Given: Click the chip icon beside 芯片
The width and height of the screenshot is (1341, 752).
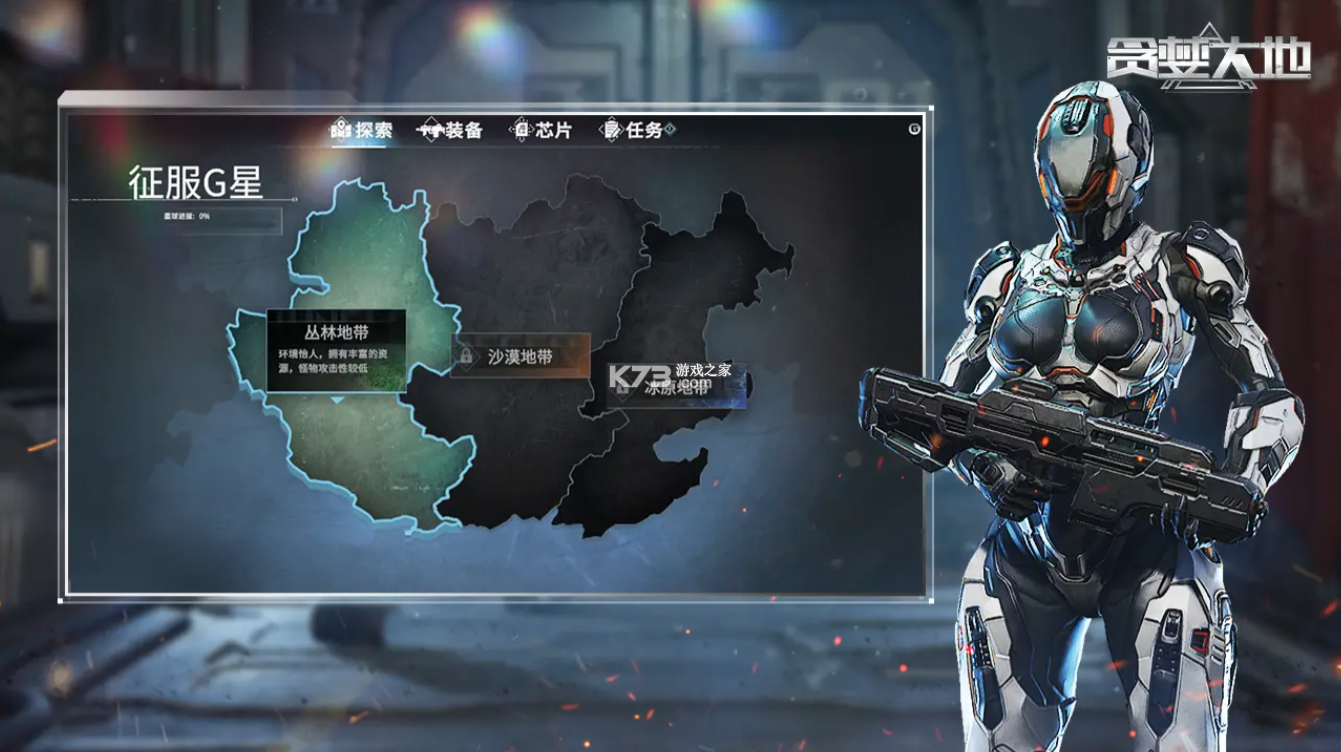Looking at the screenshot, I should (x=520, y=128).
